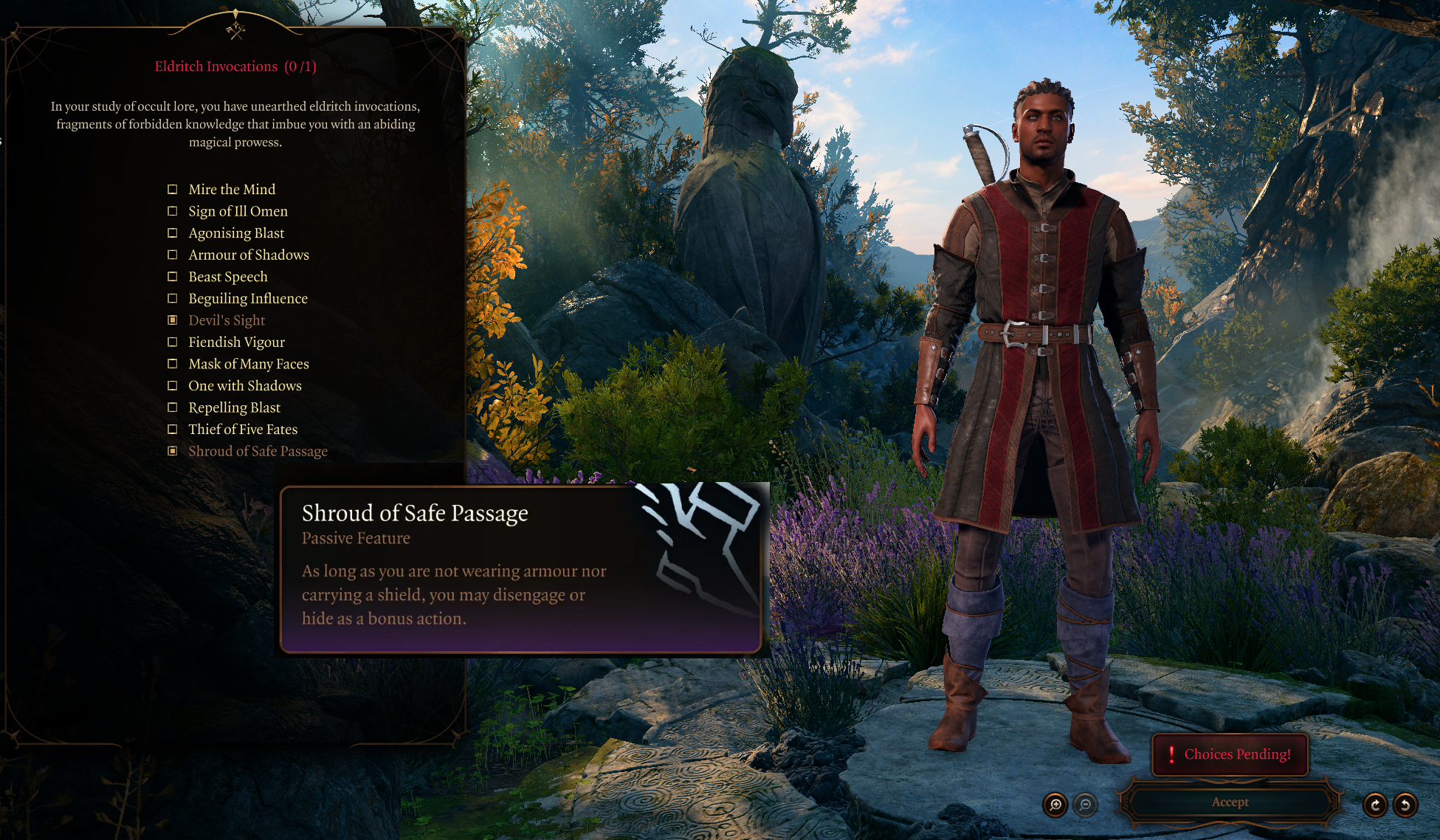
Task: Zoom out from the character preview
Action: click(1085, 805)
